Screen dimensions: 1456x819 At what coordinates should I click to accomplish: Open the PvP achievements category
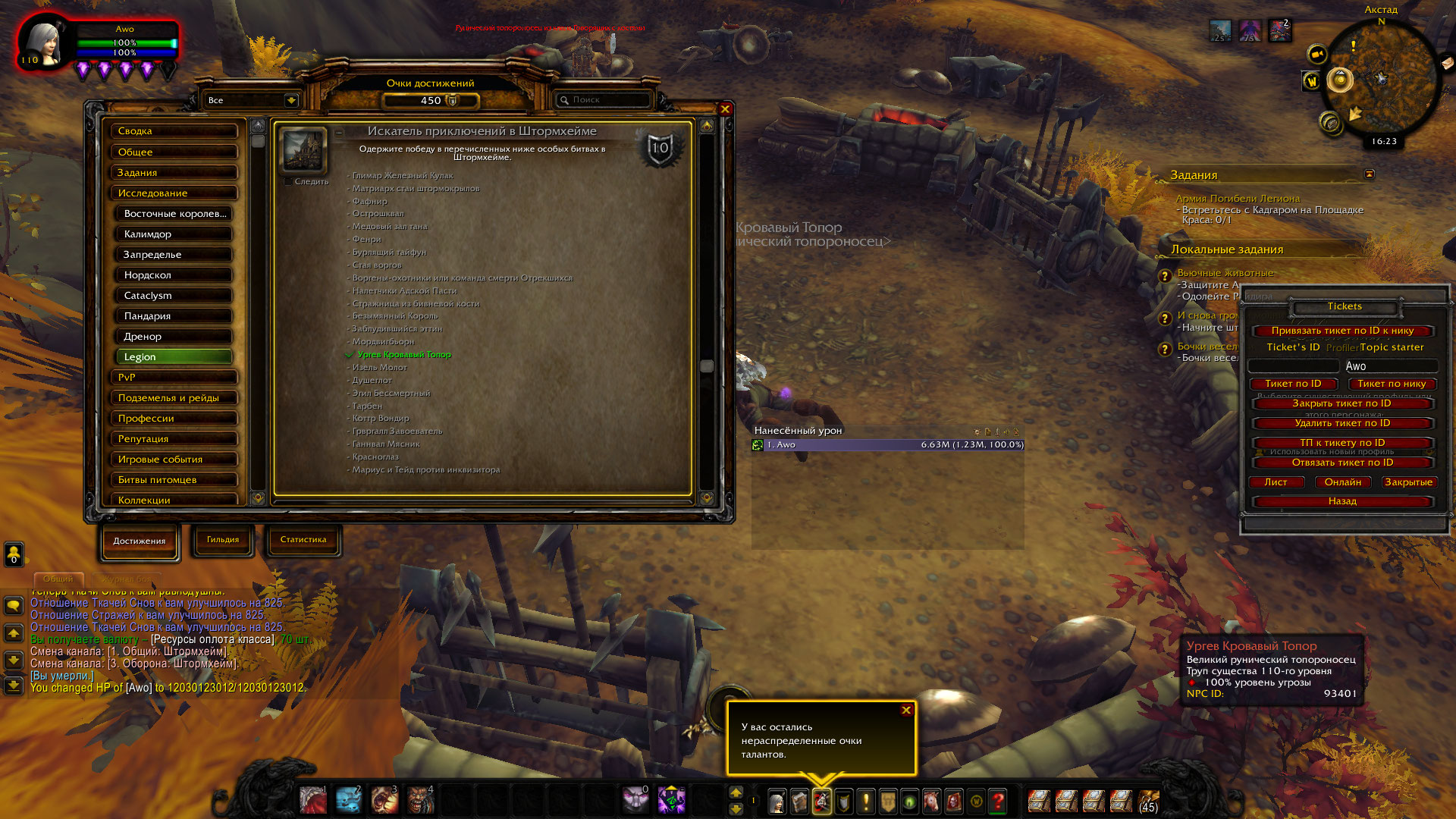pos(174,377)
